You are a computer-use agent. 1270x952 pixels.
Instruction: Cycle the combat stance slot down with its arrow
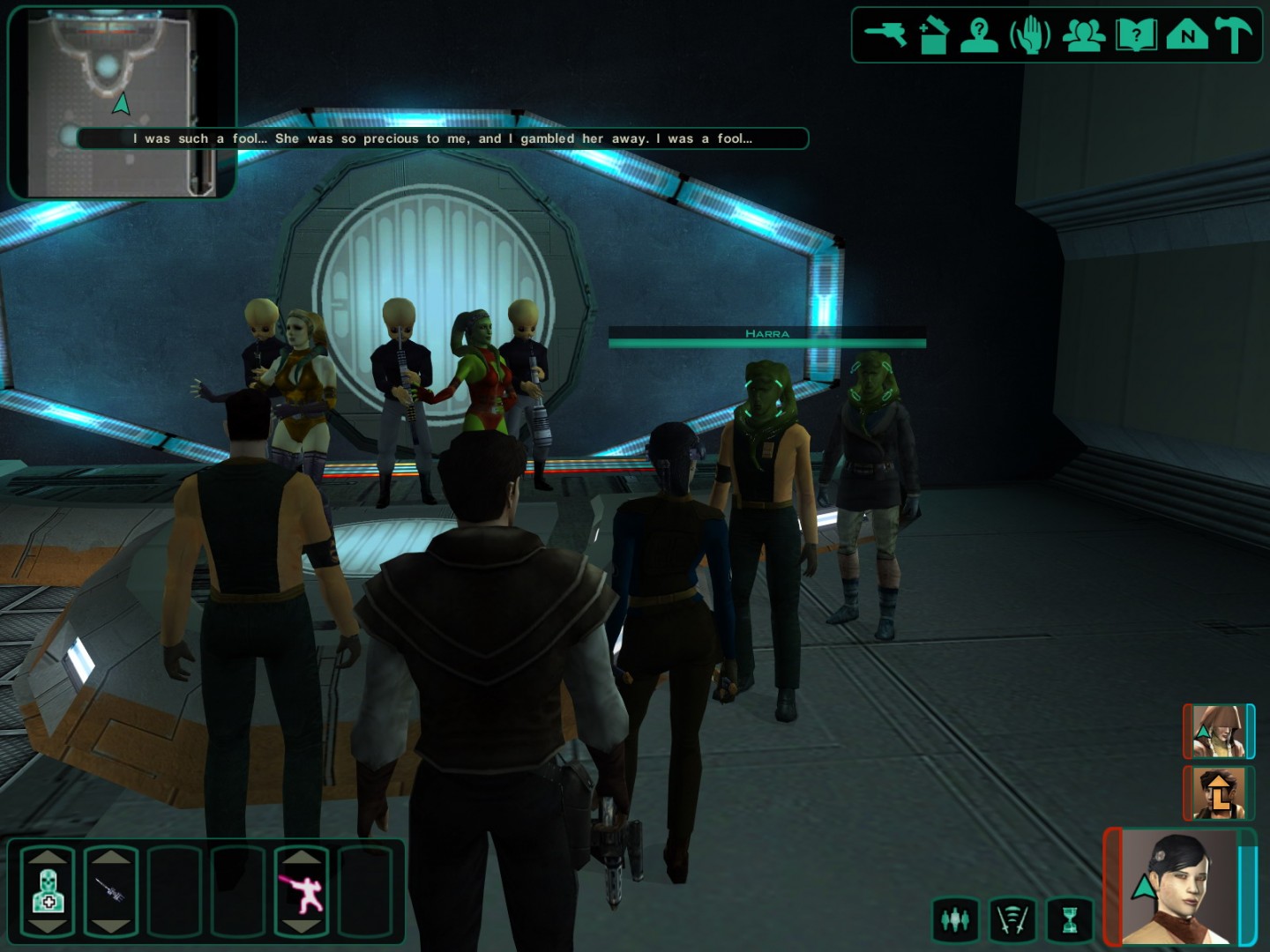[x=302, y=926]
